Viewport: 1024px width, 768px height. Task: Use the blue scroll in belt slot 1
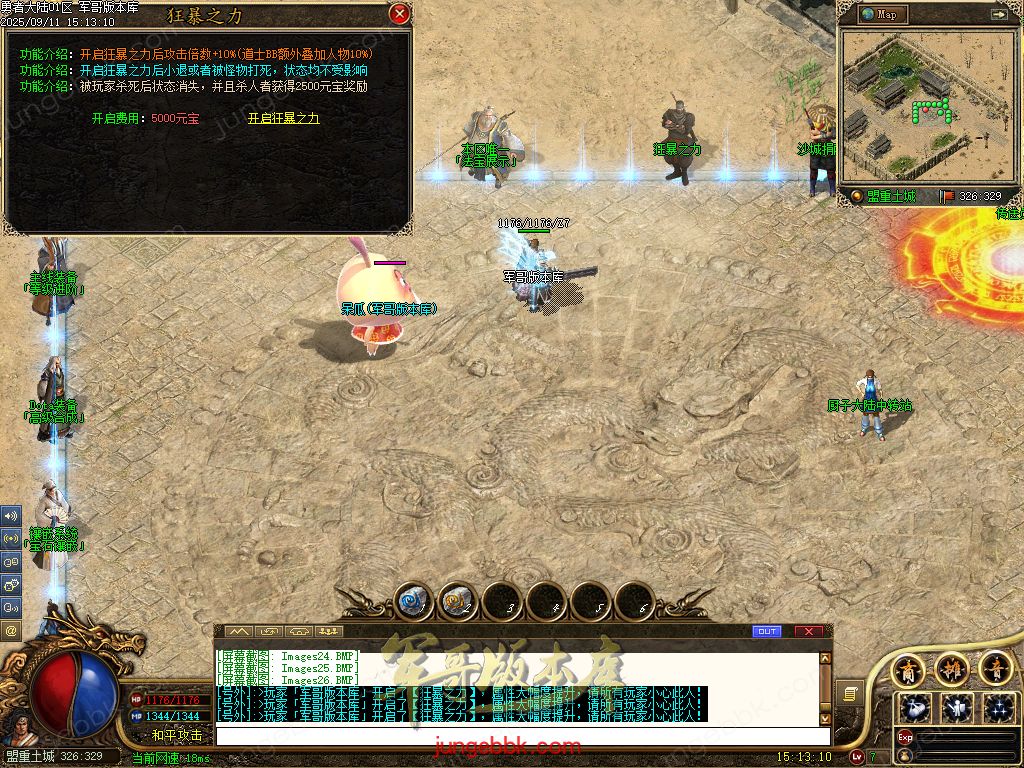coord(412,601)
